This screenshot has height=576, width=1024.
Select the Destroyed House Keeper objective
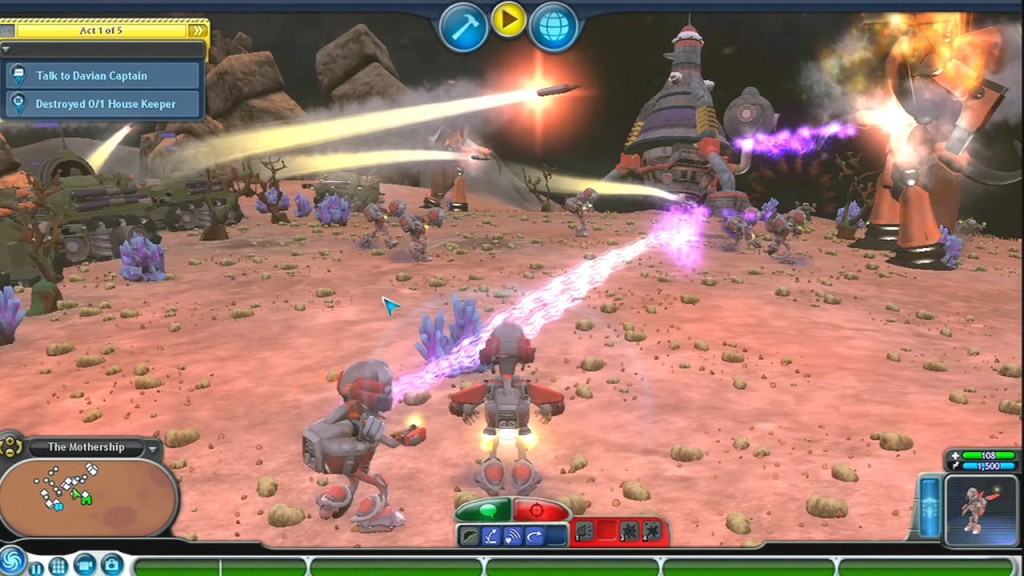(104, 103)
